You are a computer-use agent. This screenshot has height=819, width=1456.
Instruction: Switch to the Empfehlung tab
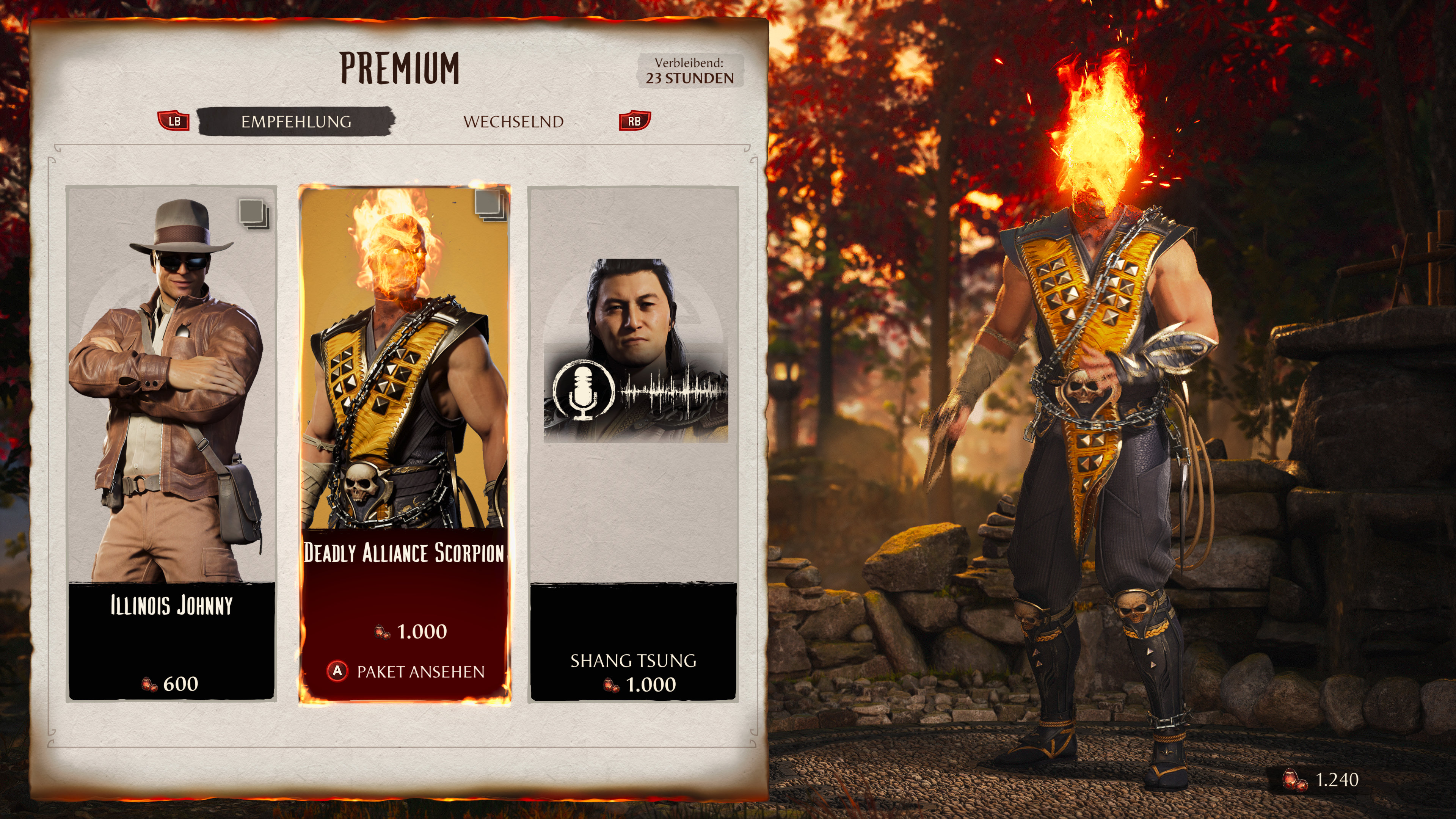pos(296,121)
